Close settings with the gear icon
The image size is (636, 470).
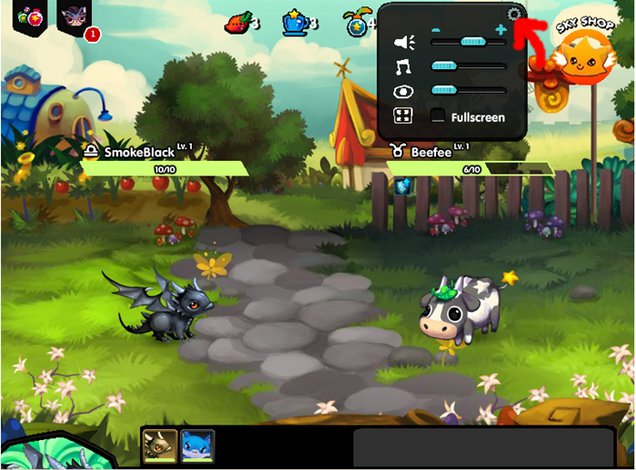pos(514,14)
